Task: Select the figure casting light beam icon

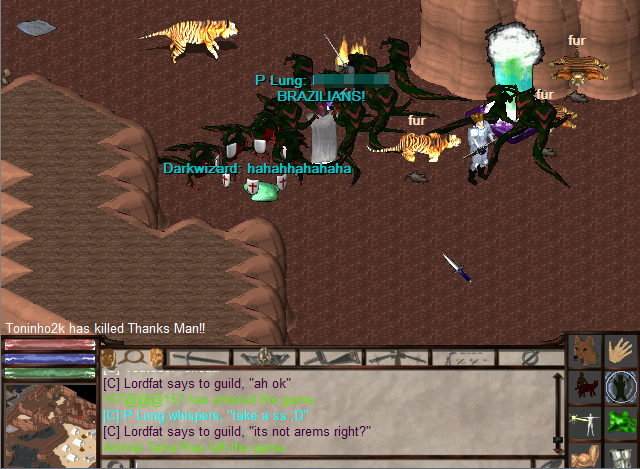Action: click(x=586, y=422)
